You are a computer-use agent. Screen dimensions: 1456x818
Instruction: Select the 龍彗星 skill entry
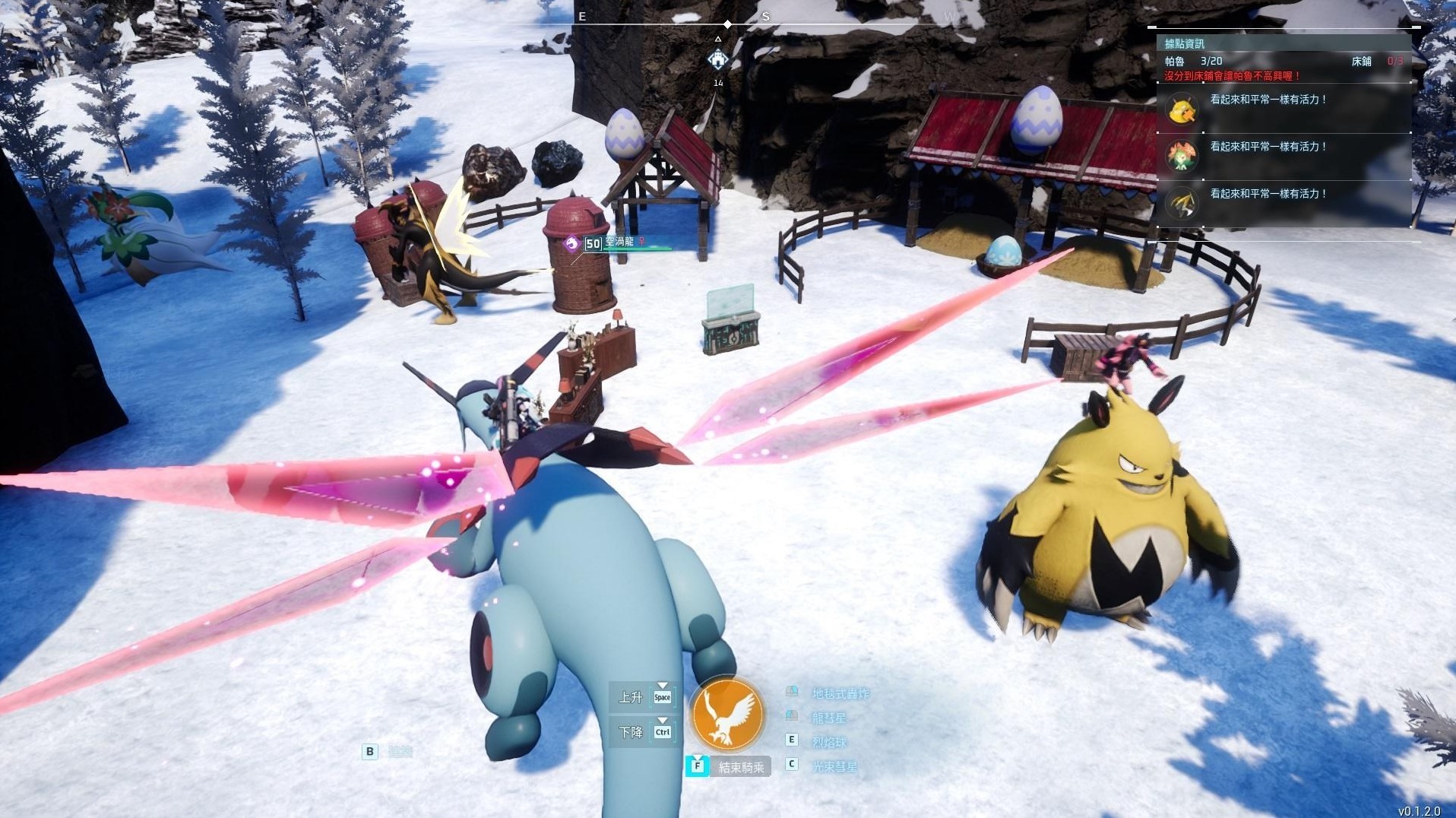click(828, 718)
